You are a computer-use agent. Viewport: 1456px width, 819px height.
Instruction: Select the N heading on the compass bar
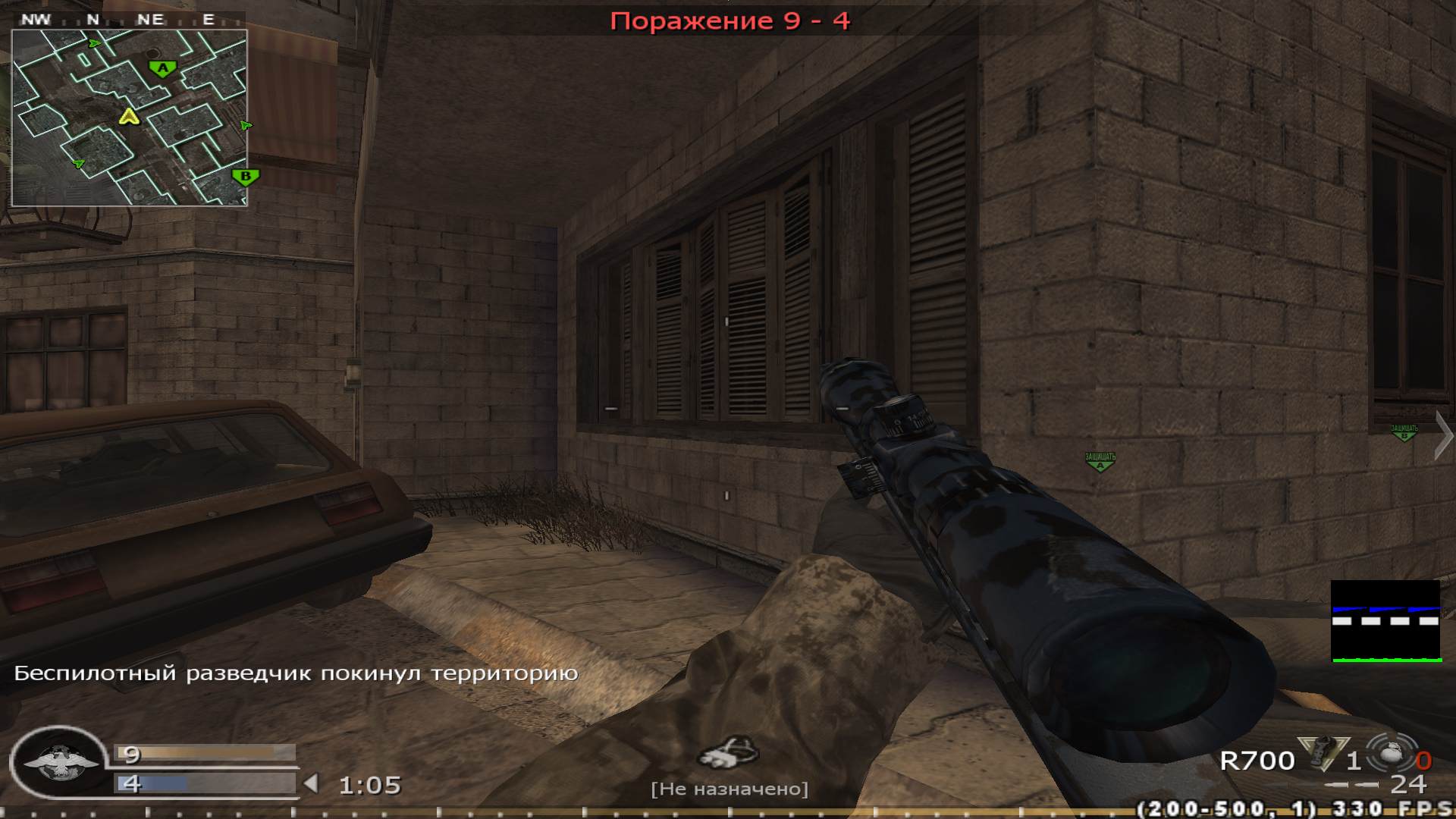94,17
